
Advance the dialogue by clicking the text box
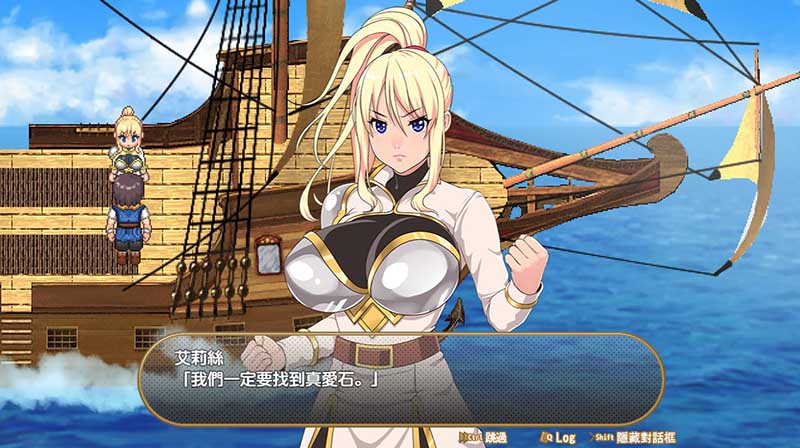[400, 378]
